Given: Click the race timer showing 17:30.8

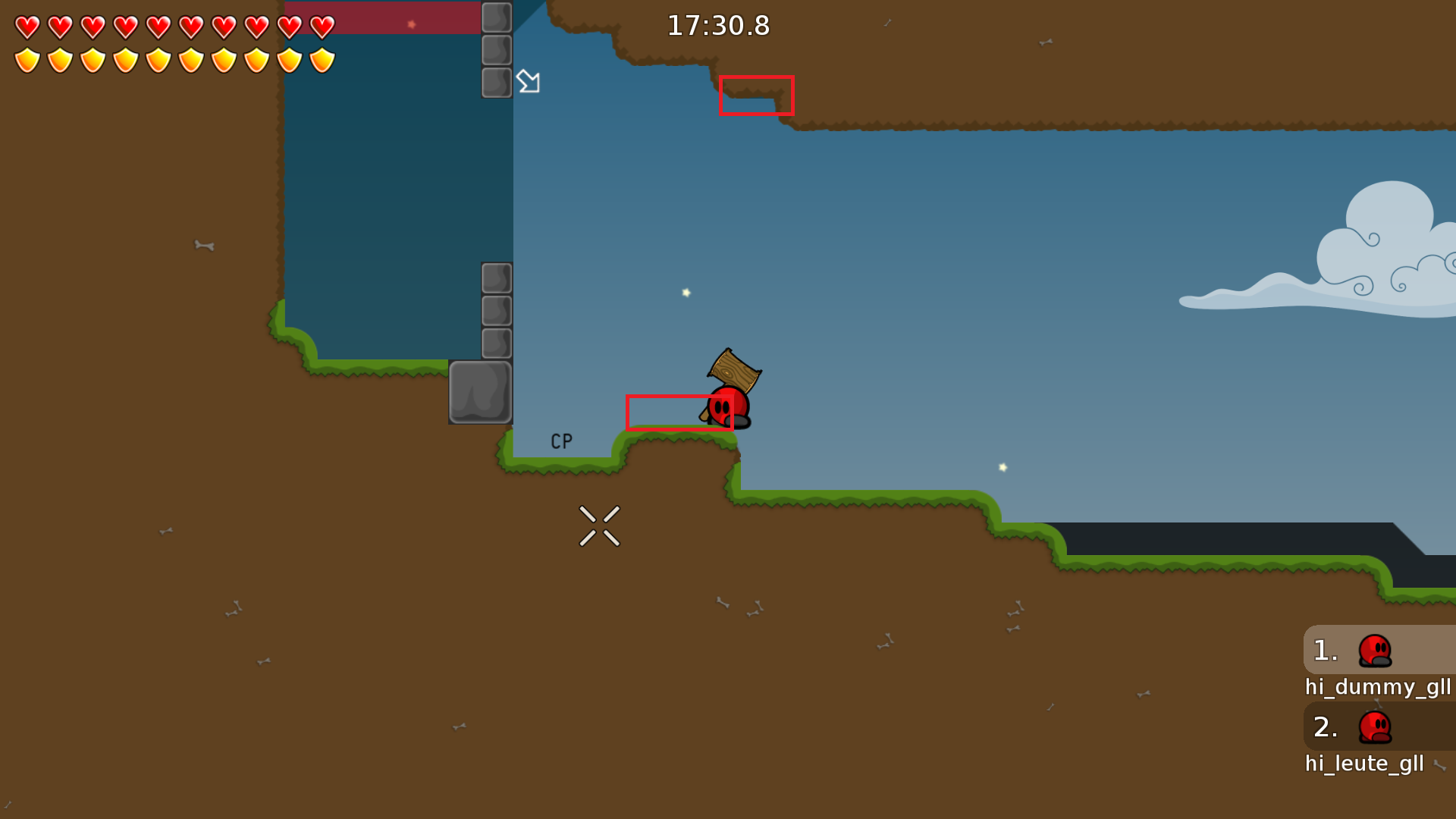Looking at the screenshot, I should pos(718,25).
